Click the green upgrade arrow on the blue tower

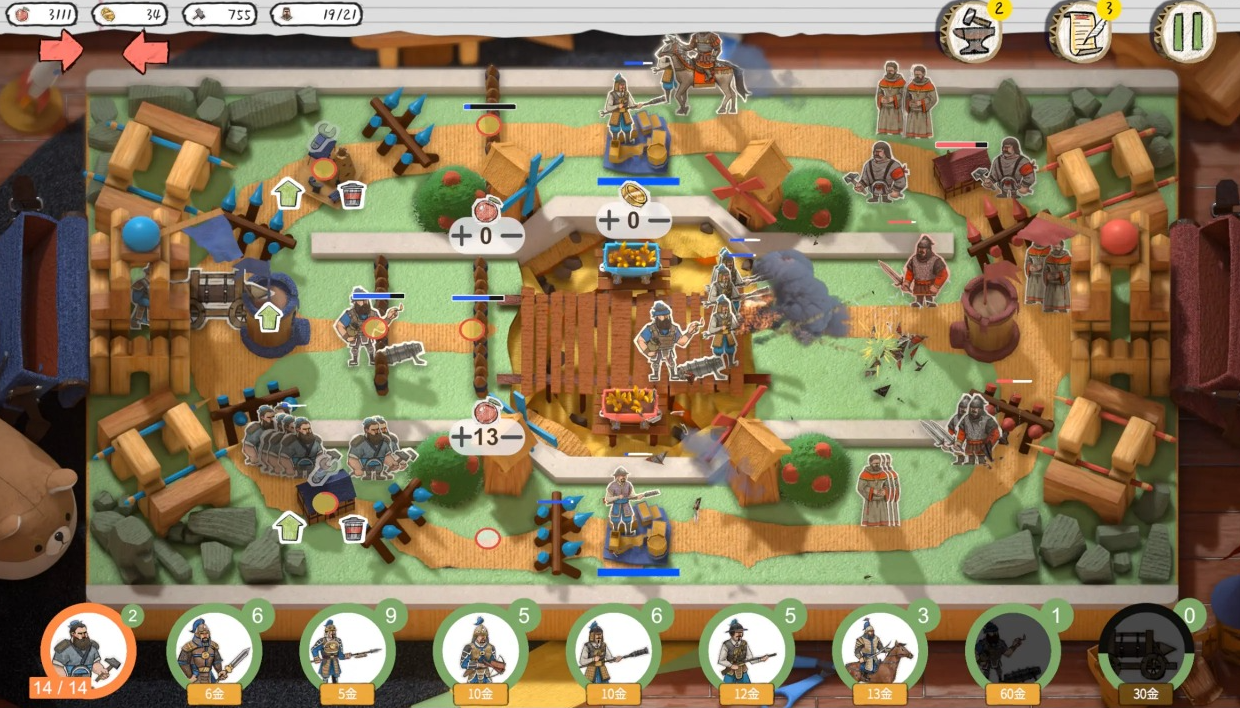pyautogui.click(x=268, y=318)
